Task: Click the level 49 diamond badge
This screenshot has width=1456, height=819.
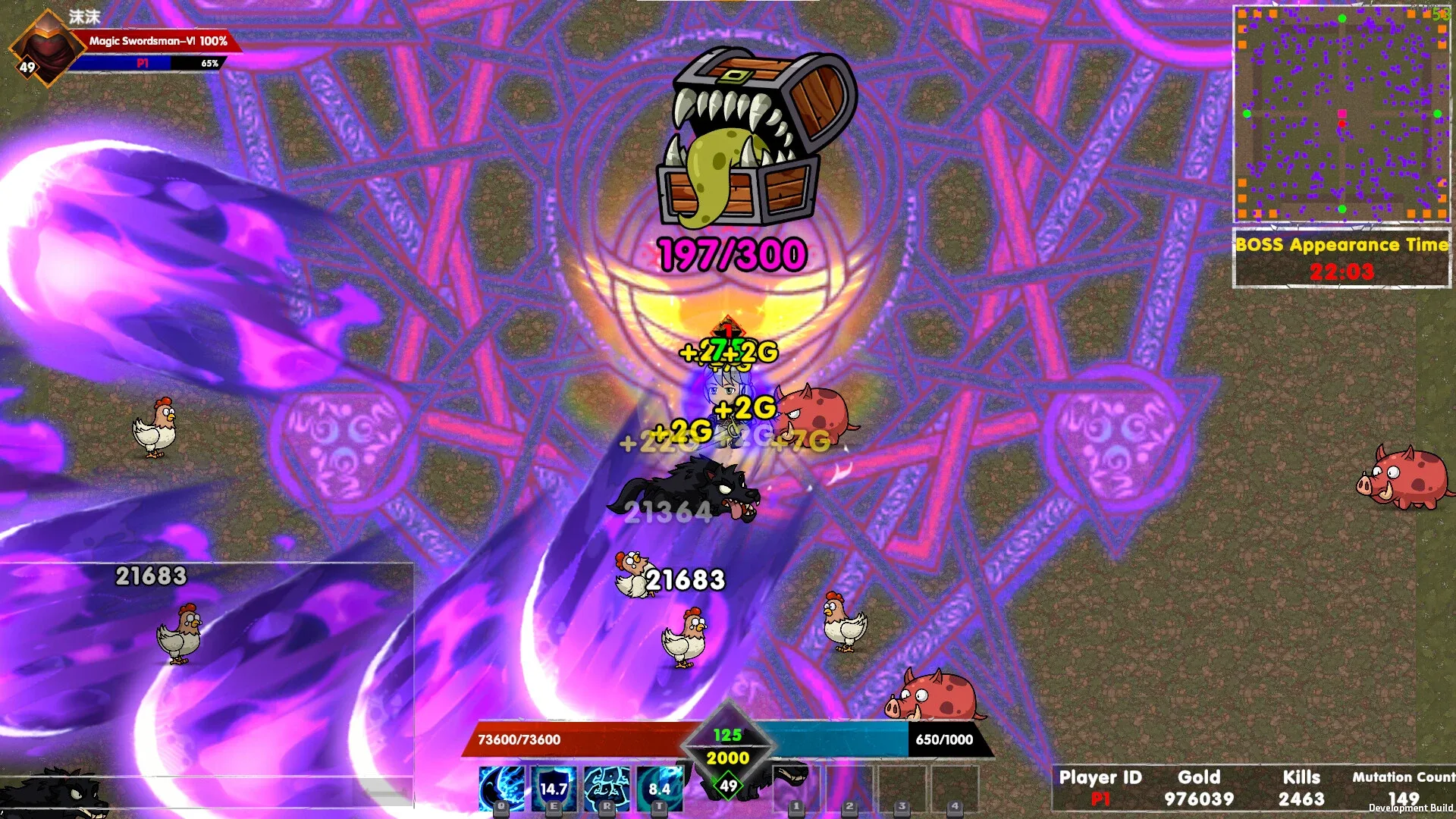Action: pyautogui.click(x=727, y=785)
